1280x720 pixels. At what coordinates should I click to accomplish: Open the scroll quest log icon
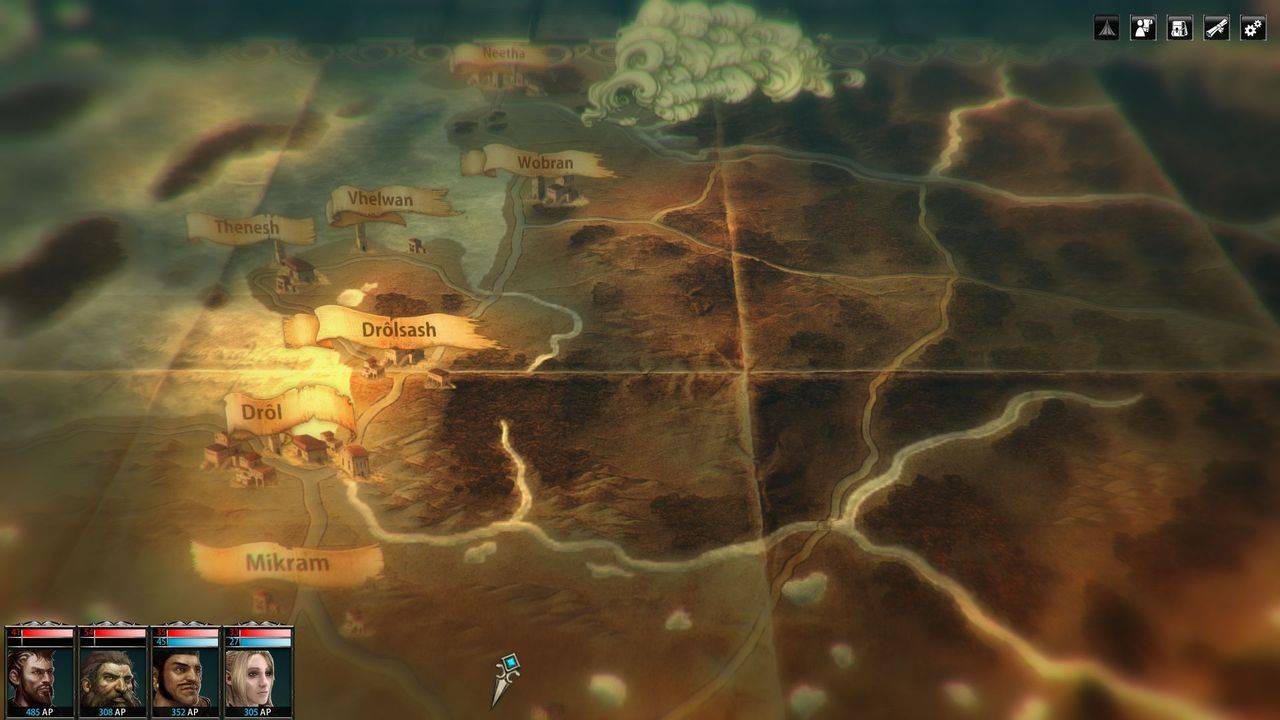pyautogui.click(x=1216, y=28)
